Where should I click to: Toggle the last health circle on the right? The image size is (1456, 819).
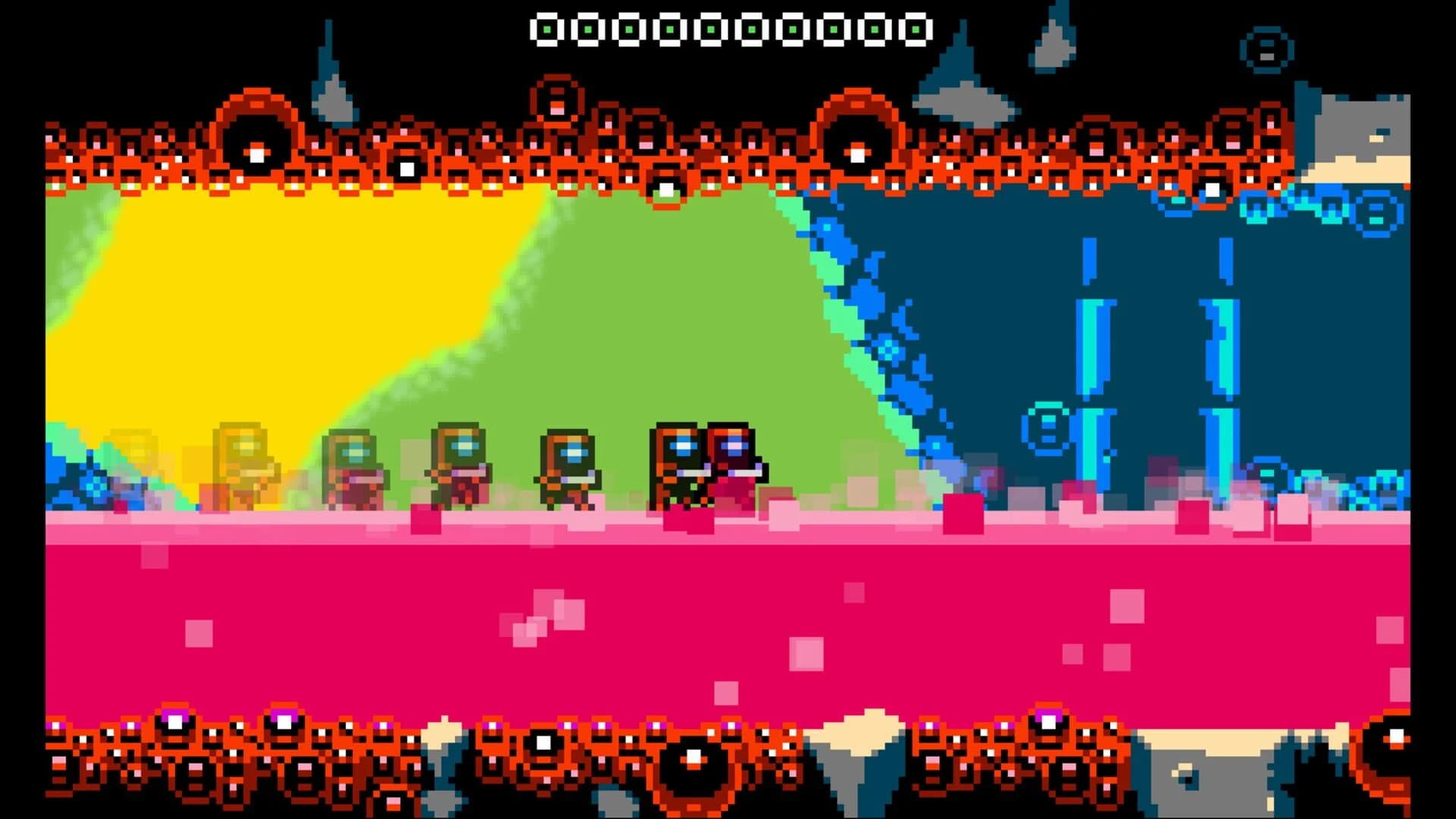(915, 28)
